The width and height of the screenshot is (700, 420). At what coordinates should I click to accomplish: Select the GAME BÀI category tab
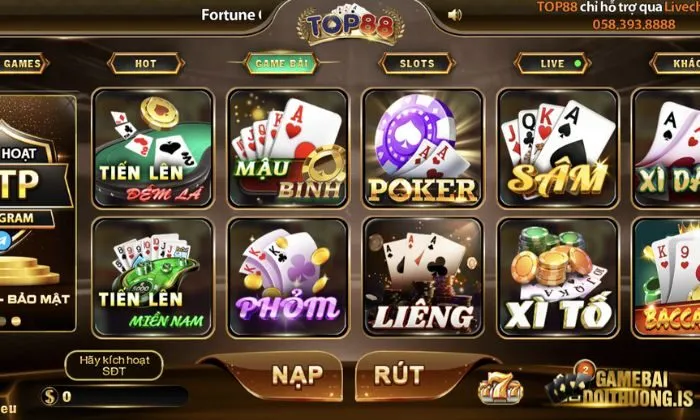pyautogui.click(x=281, y=63)
